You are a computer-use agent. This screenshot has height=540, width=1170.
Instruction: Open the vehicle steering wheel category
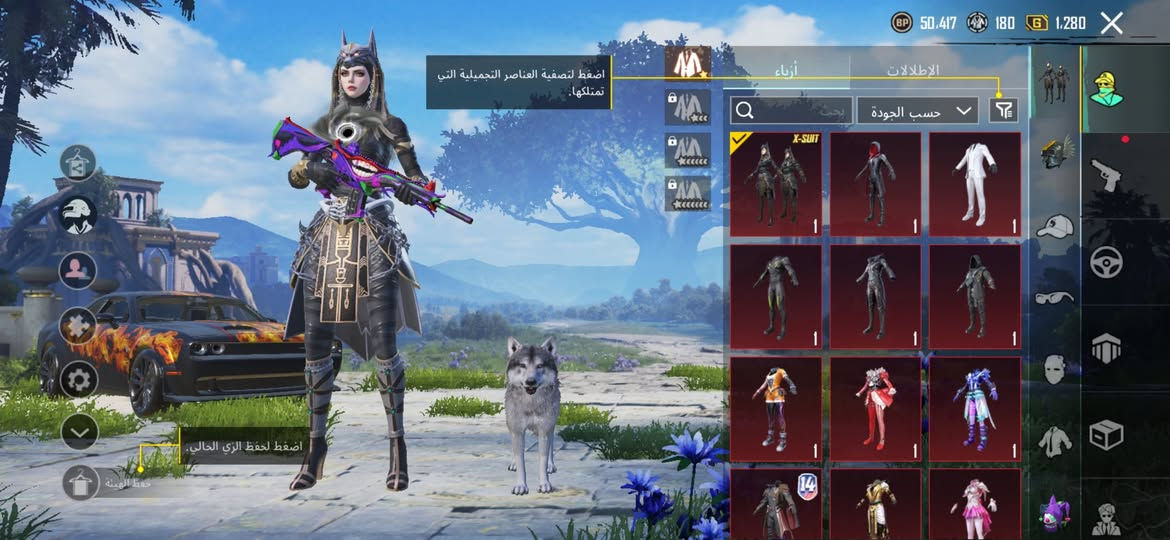(1106, 263)
